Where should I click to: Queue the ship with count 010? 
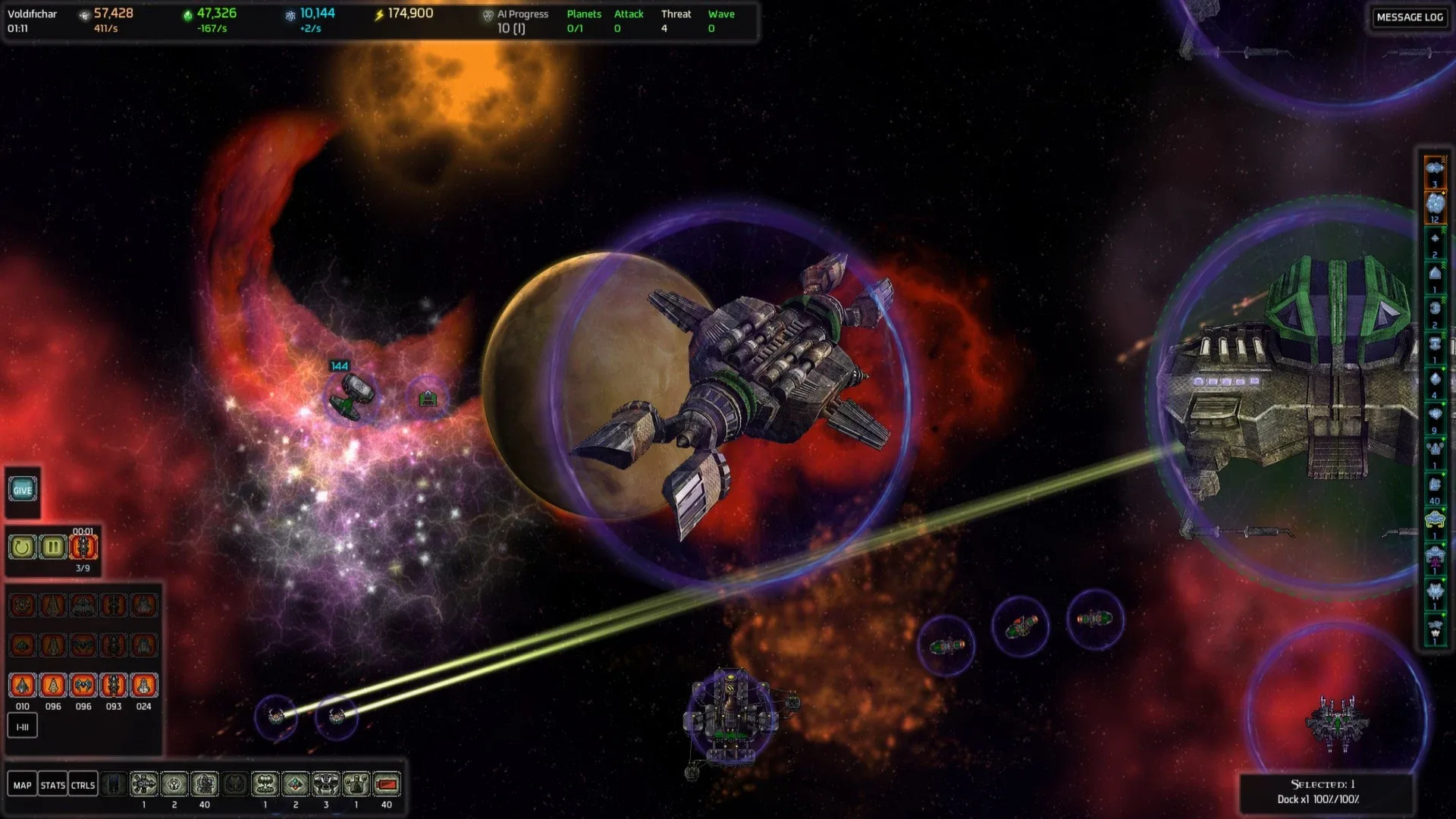(x=23, y=686)
